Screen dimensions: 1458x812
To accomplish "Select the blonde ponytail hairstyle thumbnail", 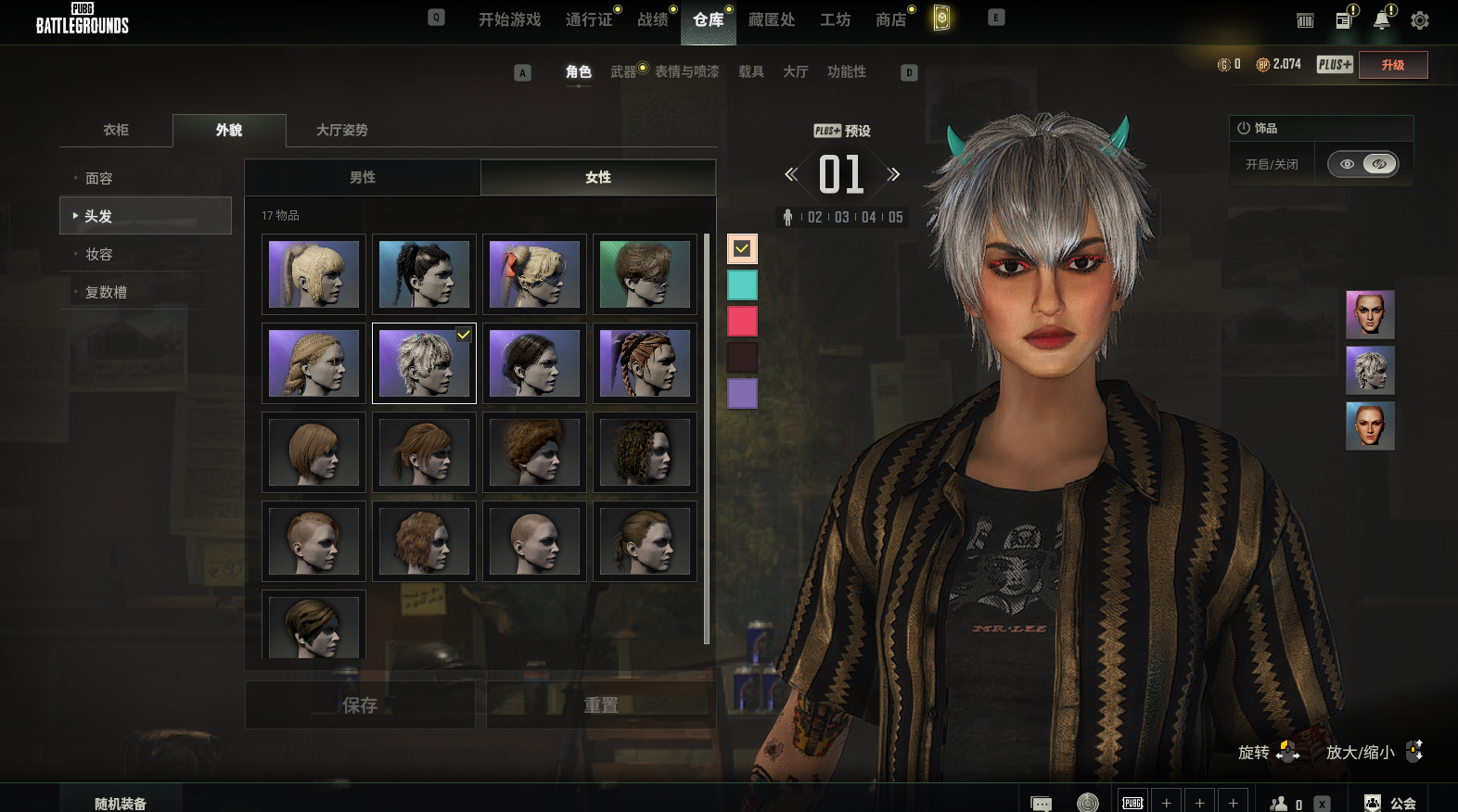I will pos(313,274).
